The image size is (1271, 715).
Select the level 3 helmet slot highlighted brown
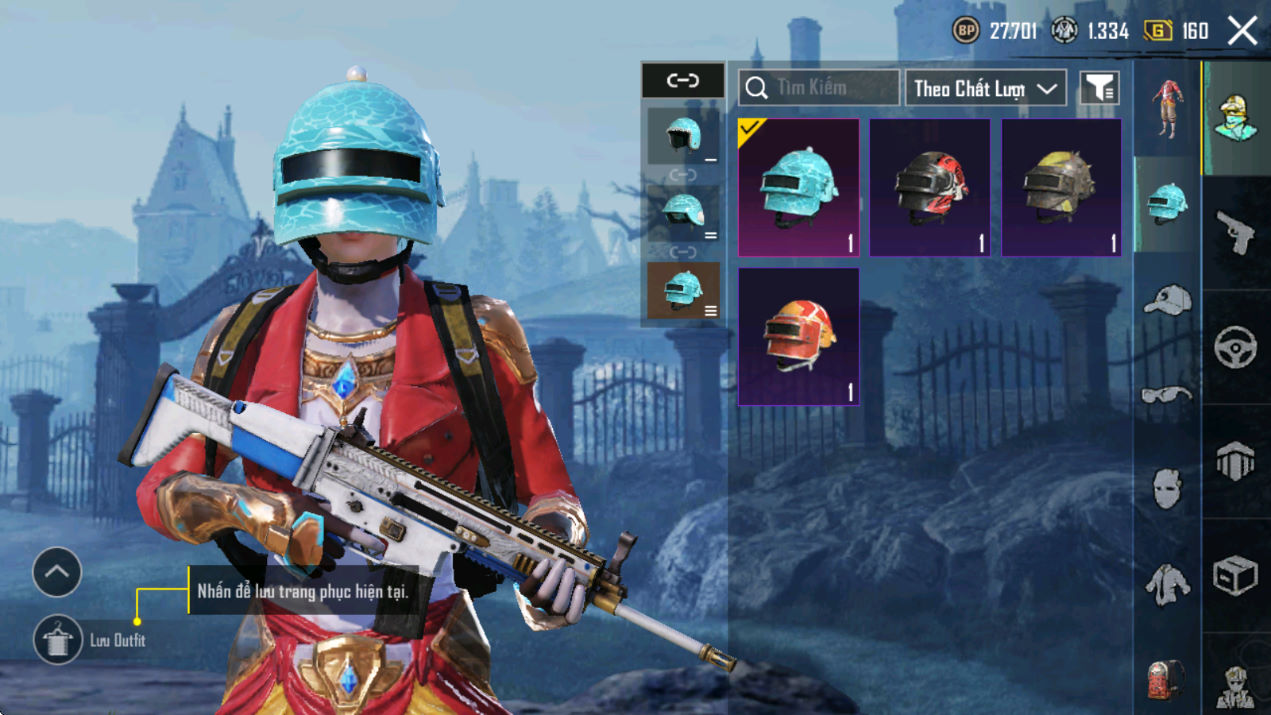[x=683, y=291]
